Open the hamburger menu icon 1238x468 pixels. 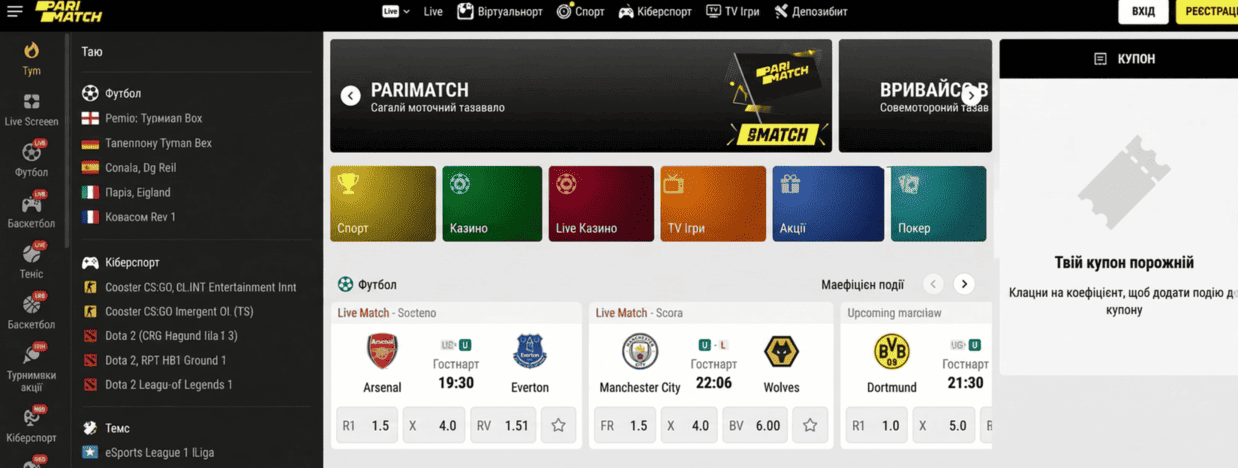point(15,12)
